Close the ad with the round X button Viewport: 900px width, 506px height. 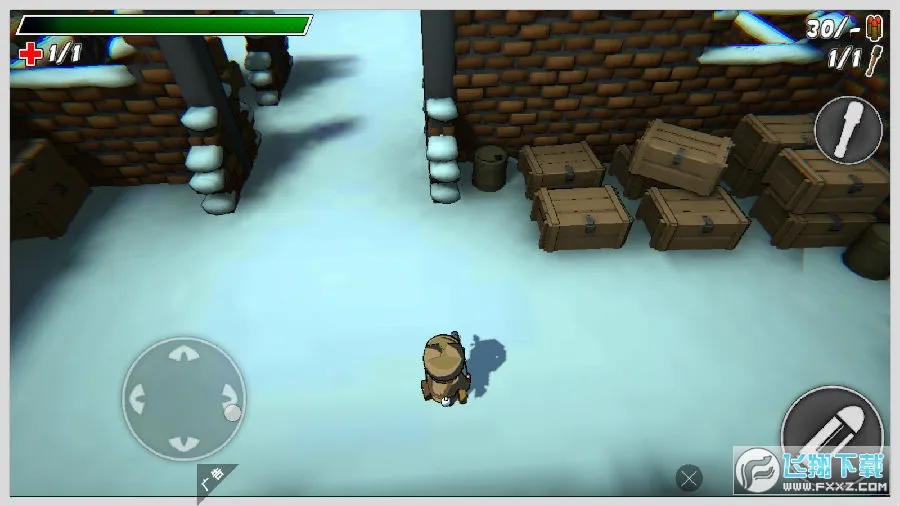[x=688, y=478]
